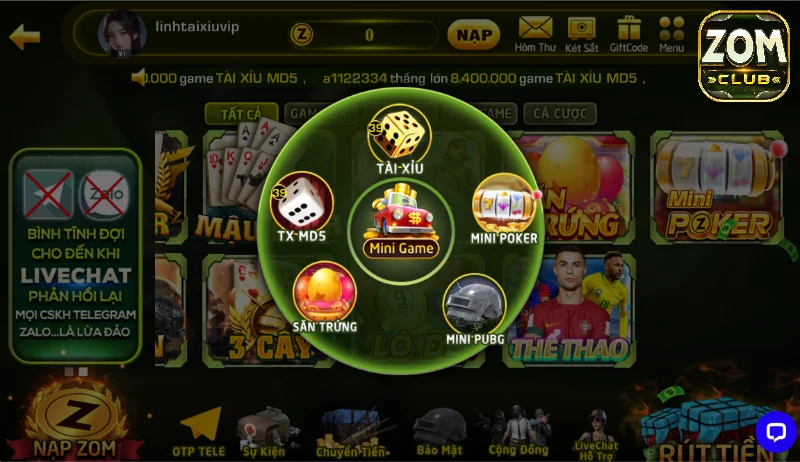
Task: Switch to the CÁ CƯỢC tab
Action: pyautogui.click(x=559, y=114)
